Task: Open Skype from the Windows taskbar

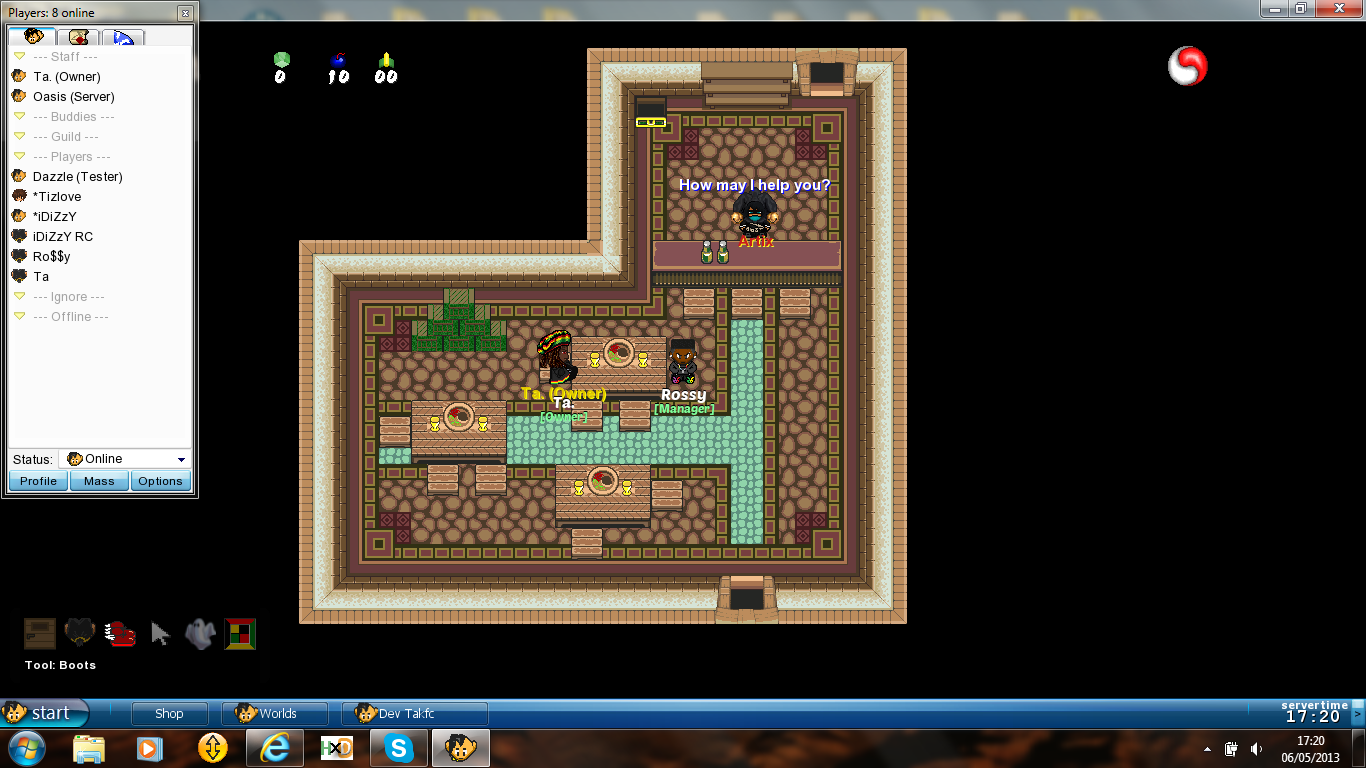Action: point(398,747)
